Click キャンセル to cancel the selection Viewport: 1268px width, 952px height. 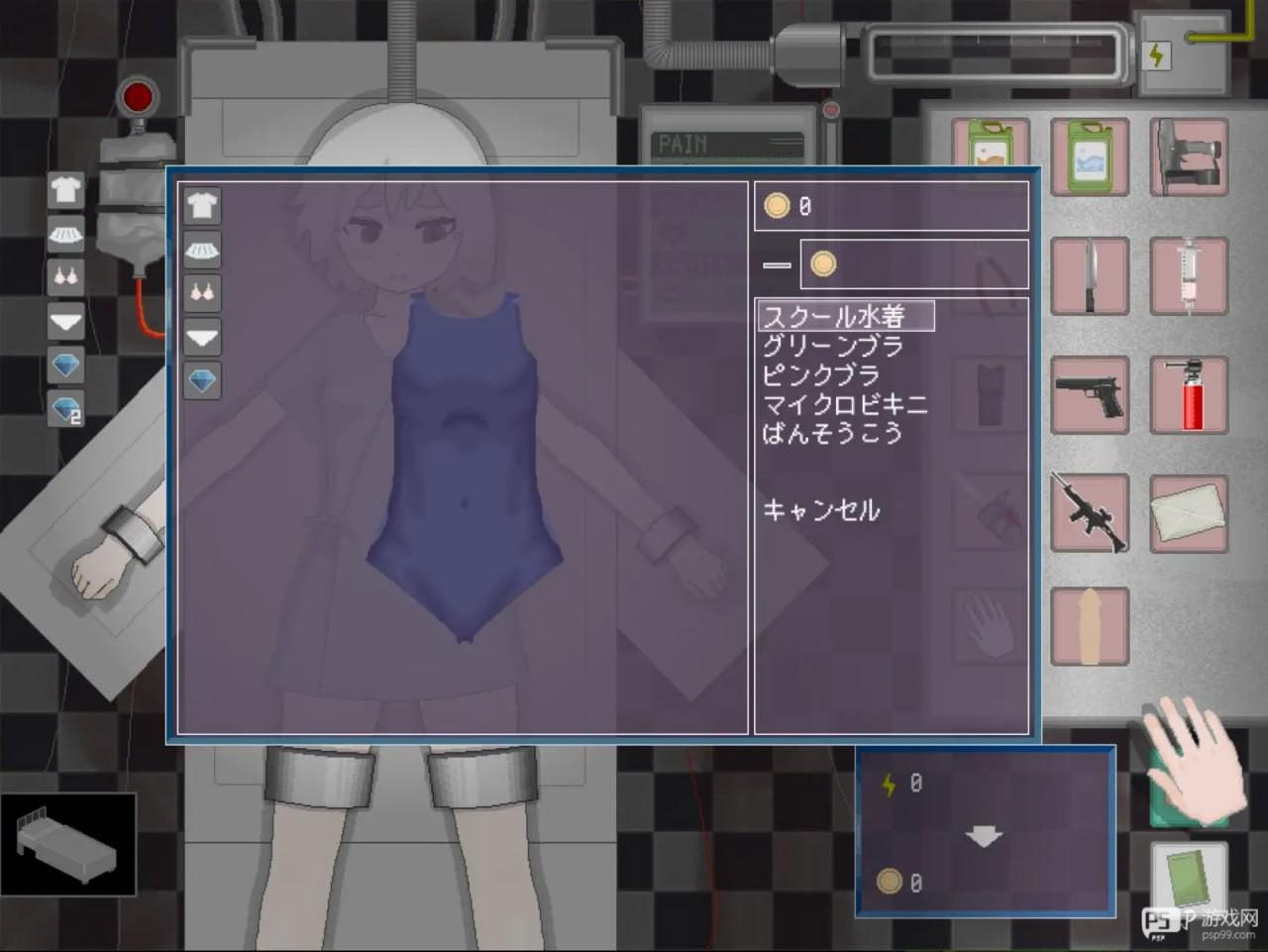tap(820, 510)
